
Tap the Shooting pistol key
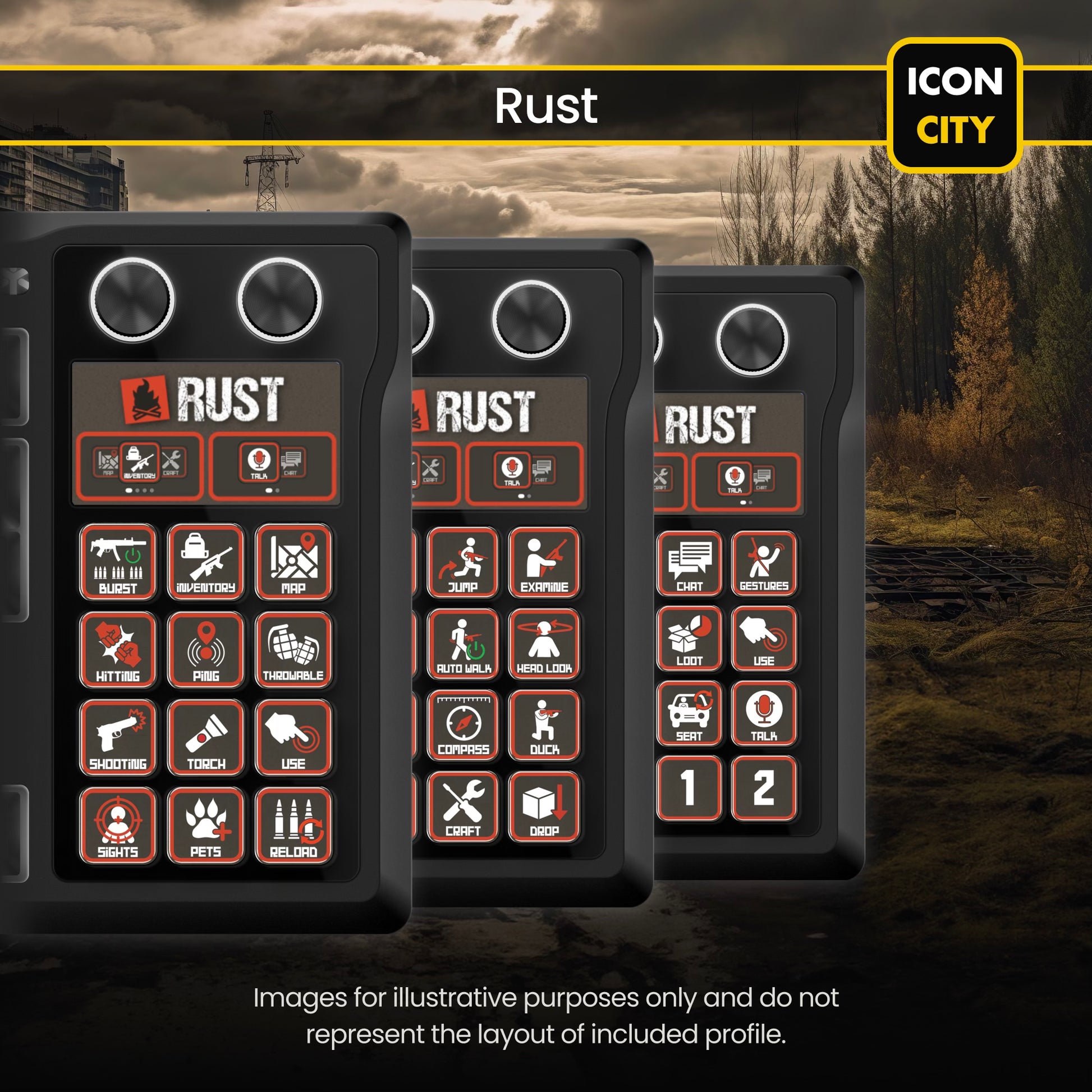coord(118,736)
